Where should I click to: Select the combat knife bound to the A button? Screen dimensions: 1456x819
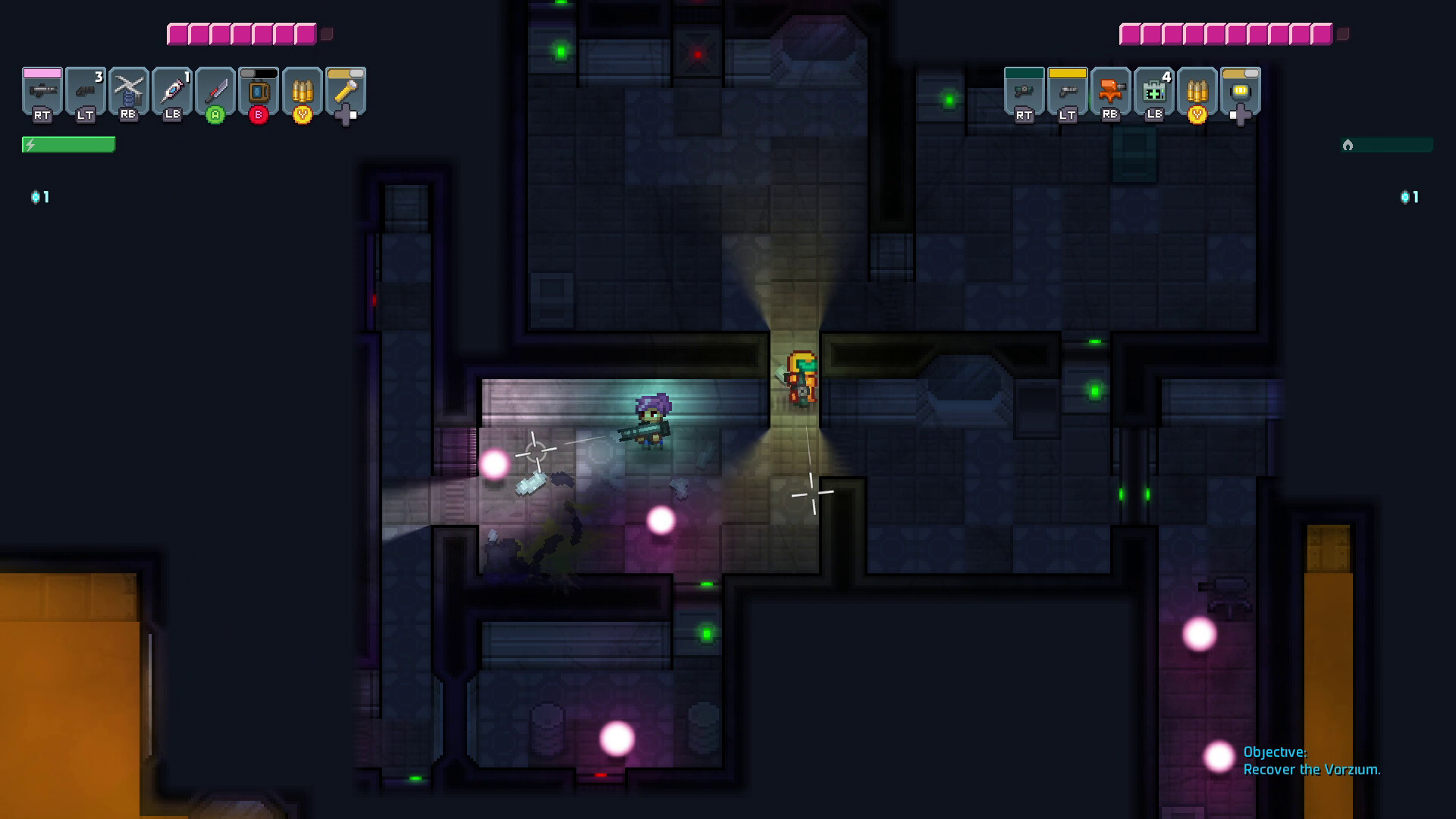(216, 91)
